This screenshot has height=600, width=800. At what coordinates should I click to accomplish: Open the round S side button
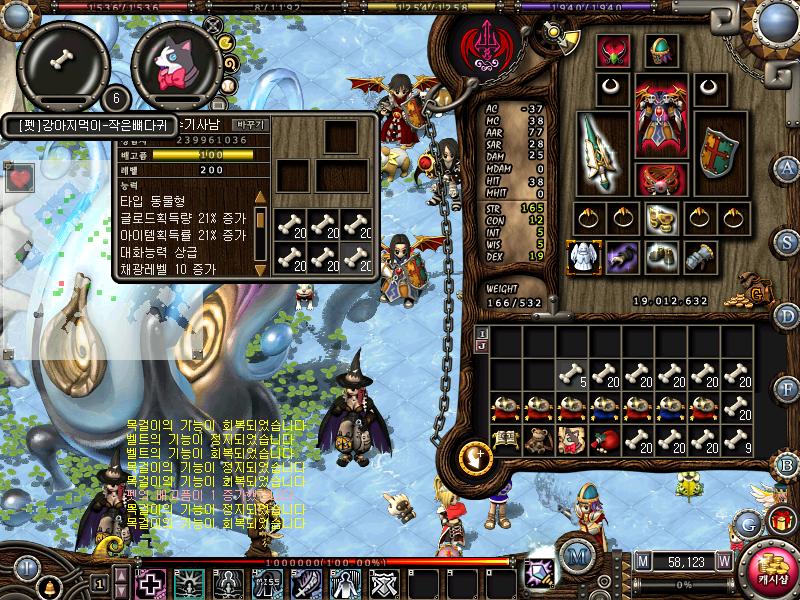tap(787, 241)
